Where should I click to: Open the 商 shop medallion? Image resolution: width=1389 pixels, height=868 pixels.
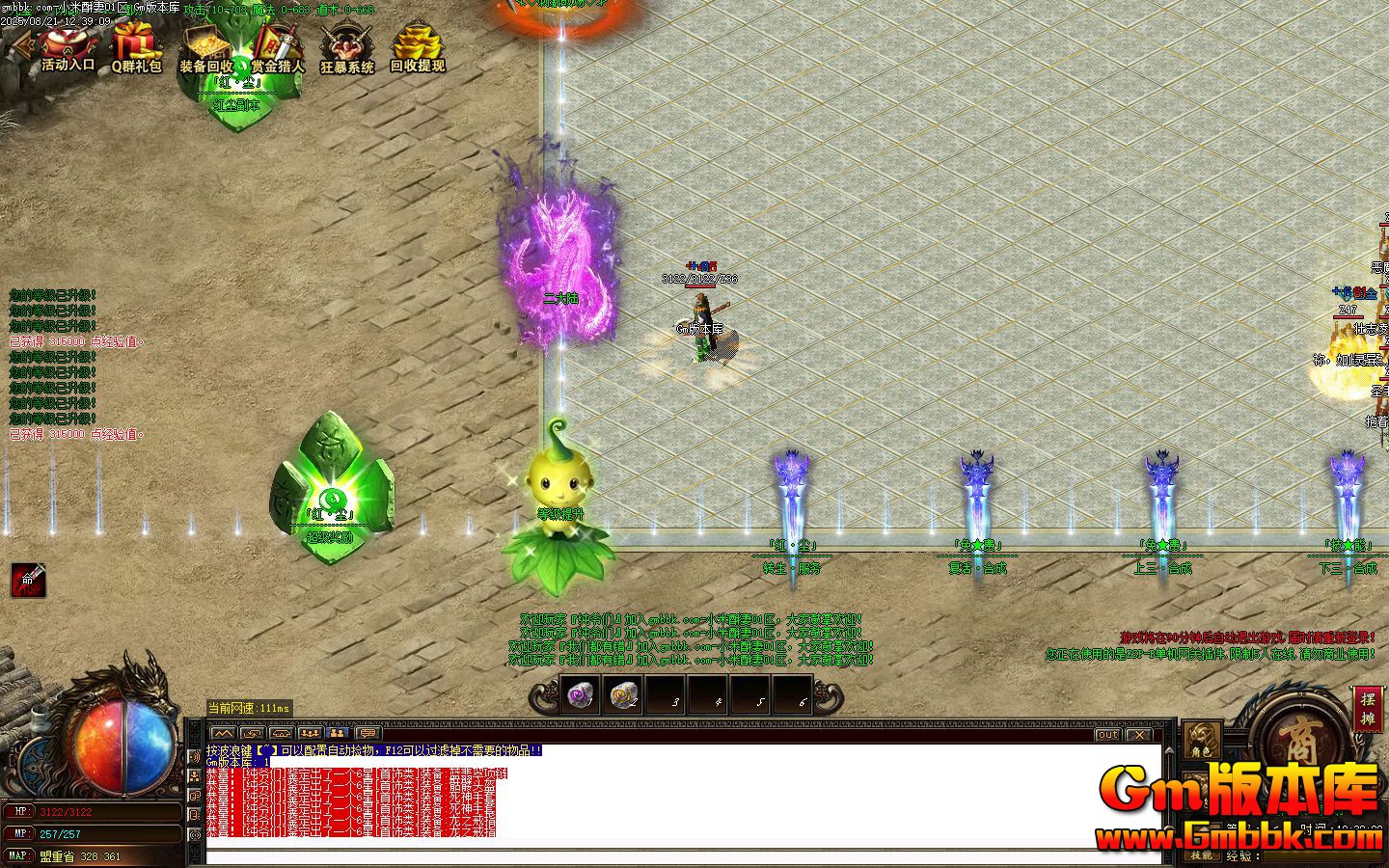point(1303,738)
